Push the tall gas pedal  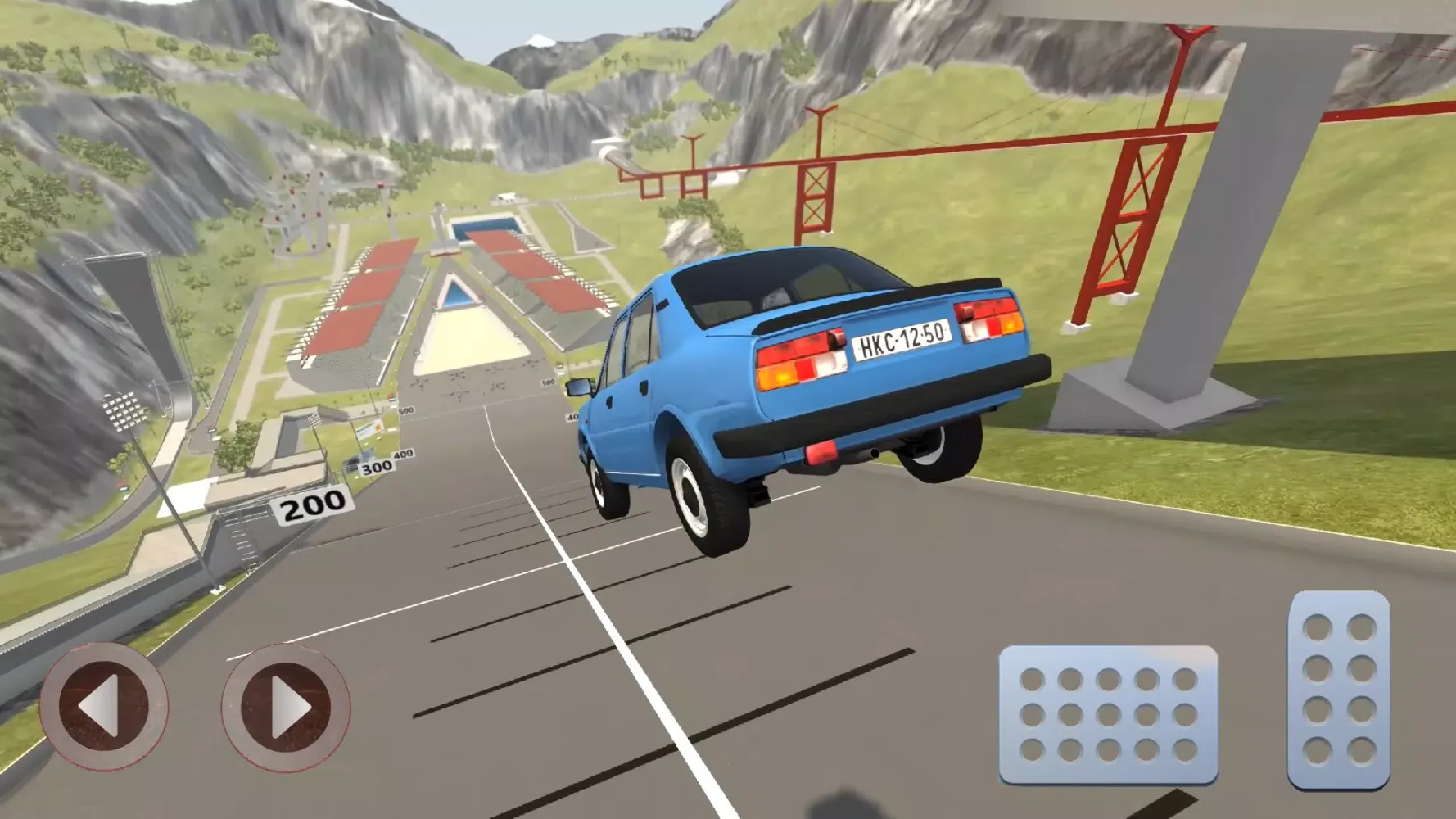(x=1338, y=690)
